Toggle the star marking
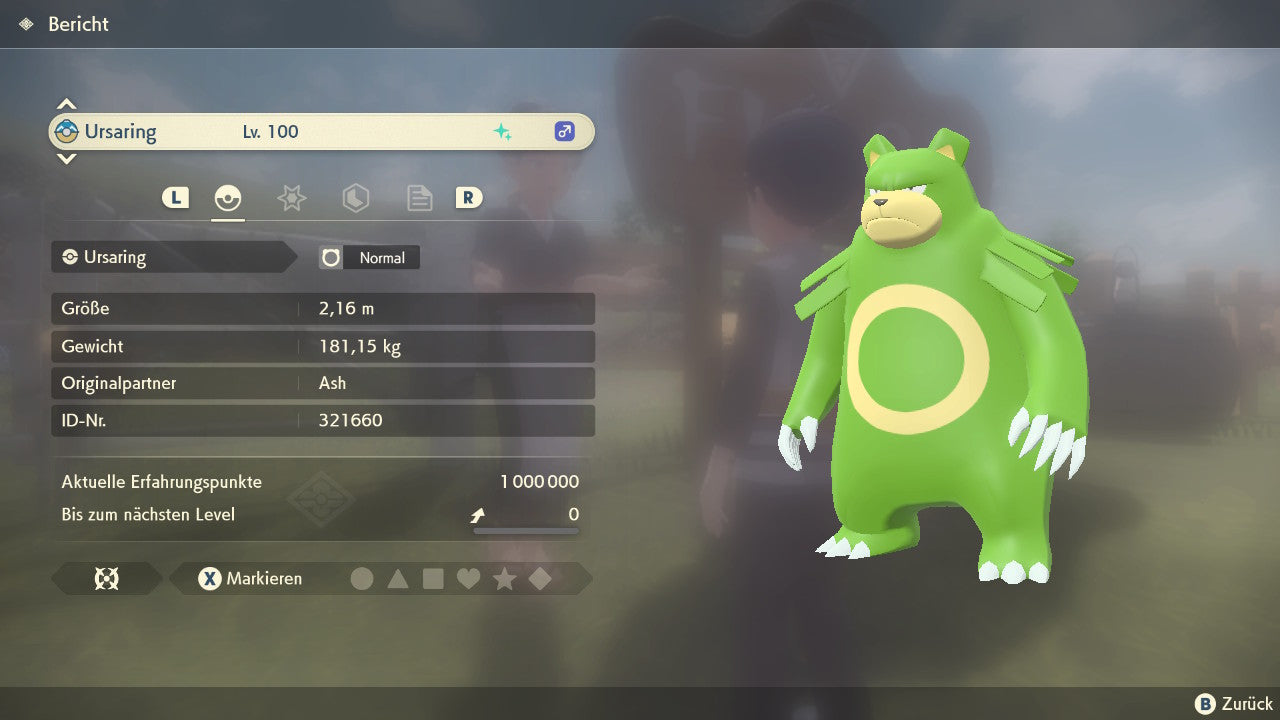 click(x=504, y=578)
